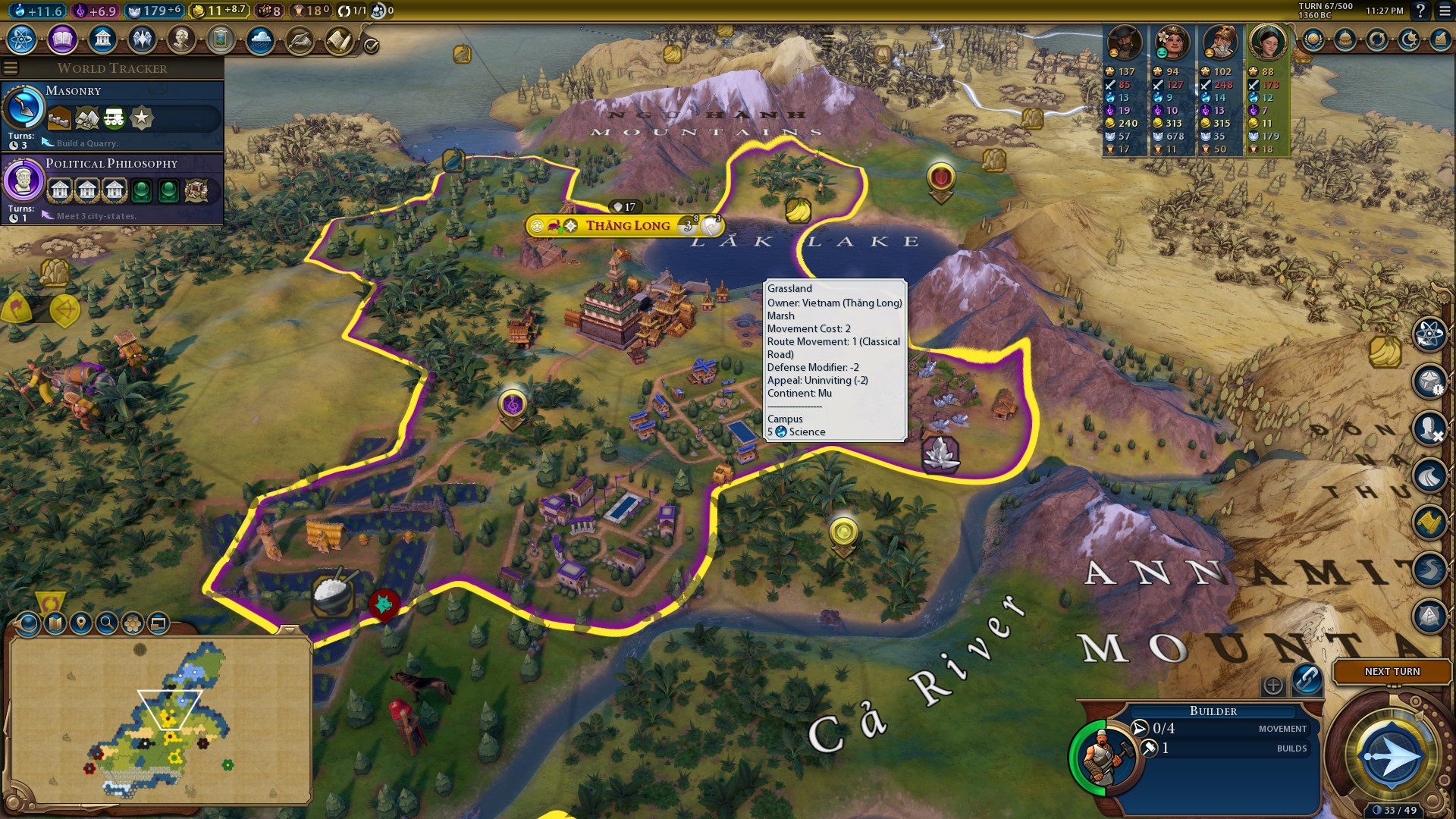This screenshot has width=1456, height=819.
Task: Select the Masonry research tracker entry
Action: click(x=112, y=115)
